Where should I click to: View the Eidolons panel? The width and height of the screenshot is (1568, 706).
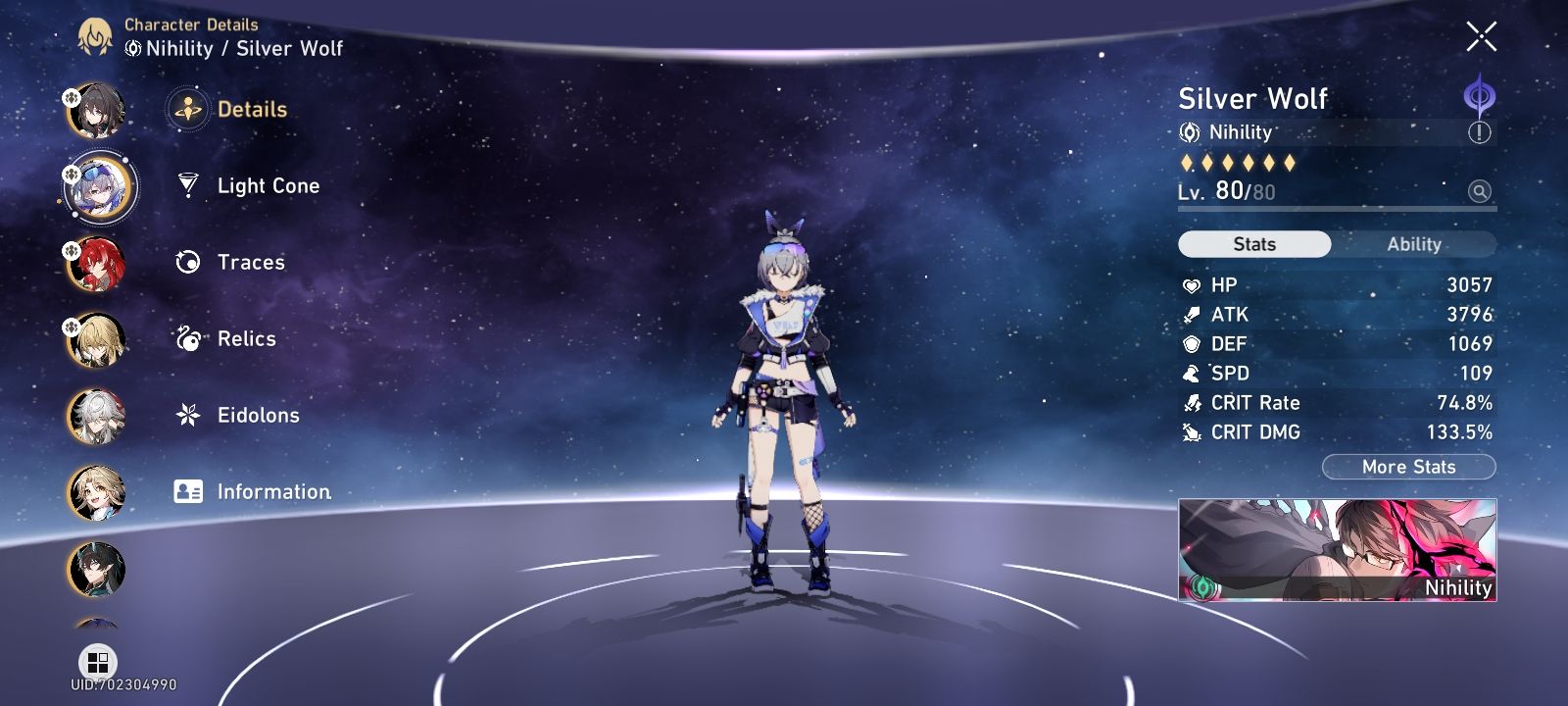(x=258, y=415)
